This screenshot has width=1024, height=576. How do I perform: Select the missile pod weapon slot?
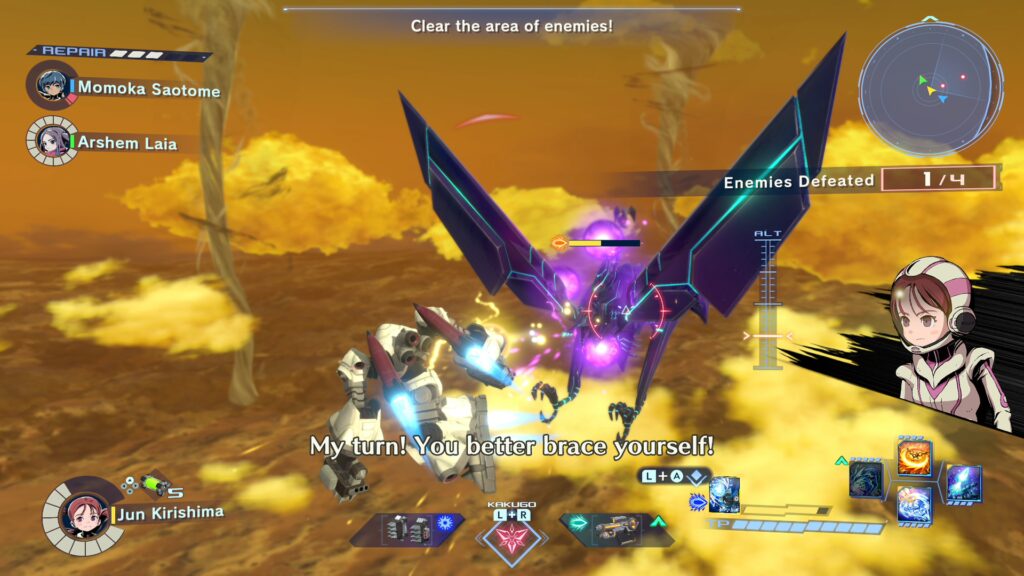click(x=407, y=529)
